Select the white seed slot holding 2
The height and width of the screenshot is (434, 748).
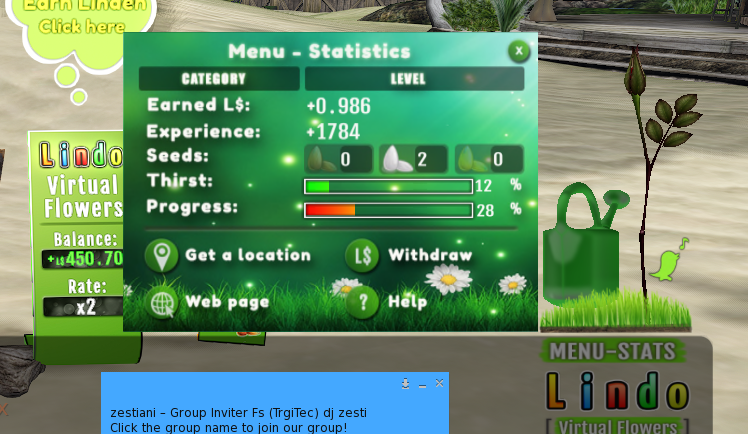(x=413, y=159)
